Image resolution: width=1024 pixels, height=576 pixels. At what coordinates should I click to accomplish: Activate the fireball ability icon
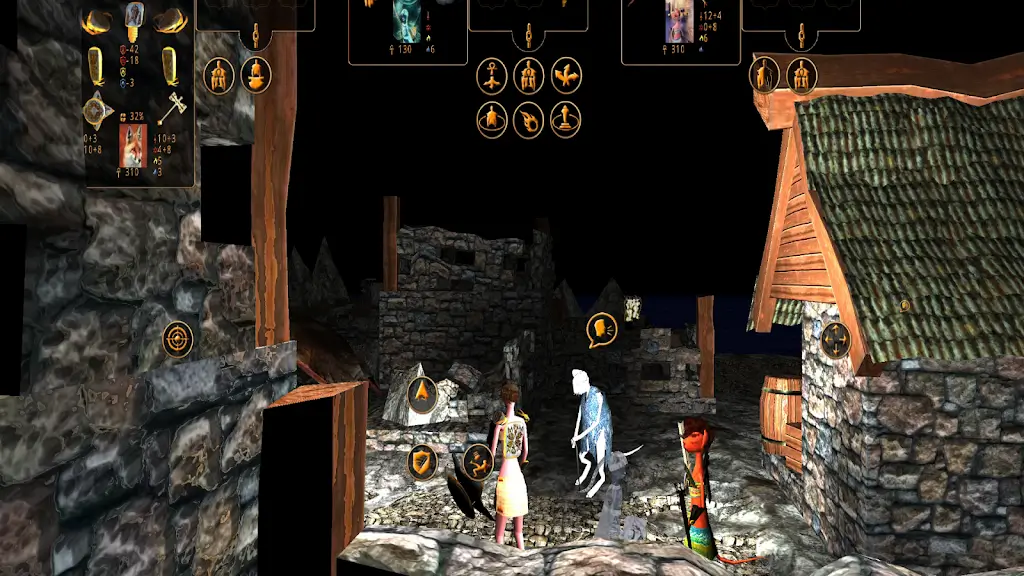tap(529, 121)
